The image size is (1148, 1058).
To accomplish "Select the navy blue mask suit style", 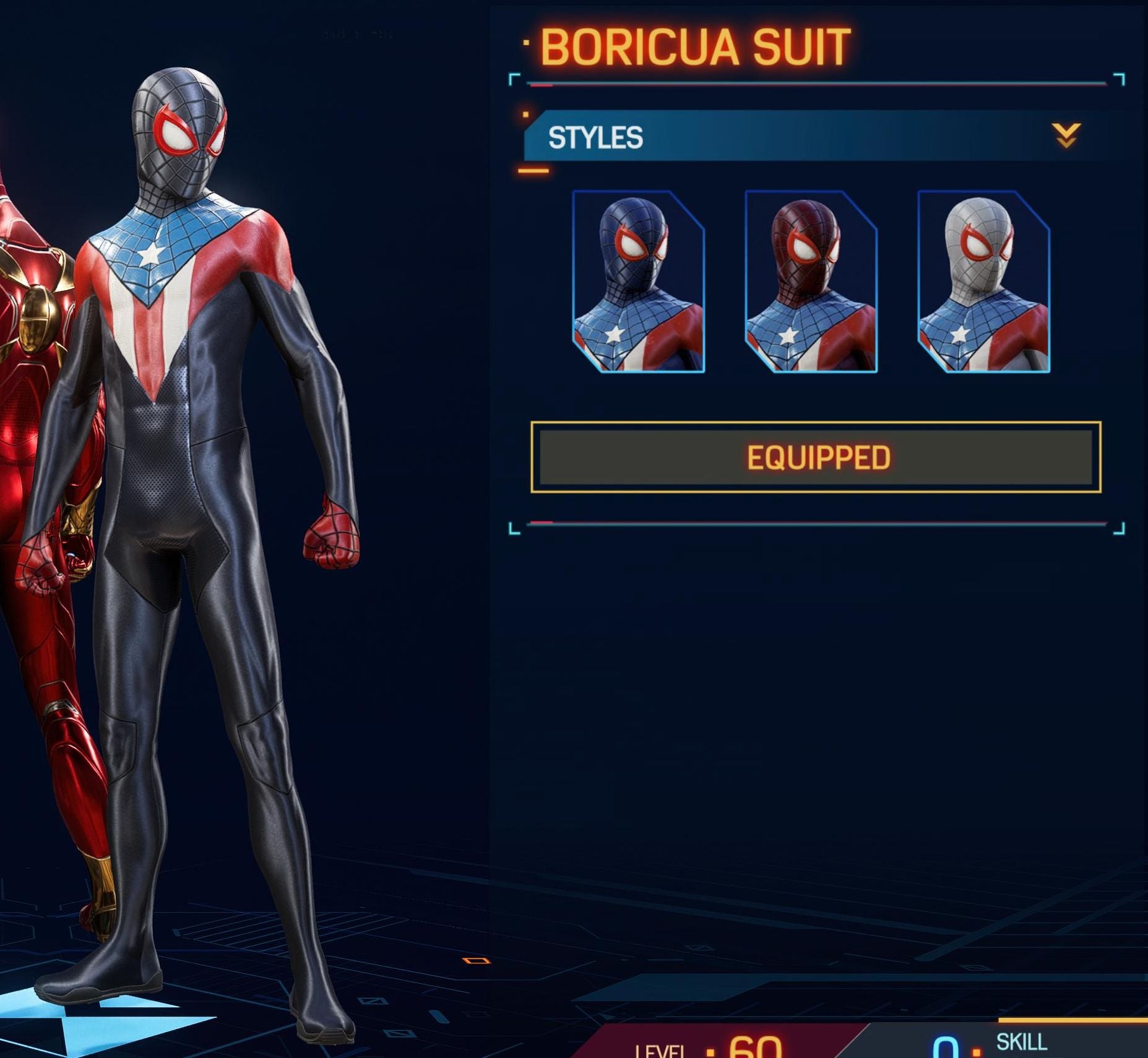I will coord(638,282).
